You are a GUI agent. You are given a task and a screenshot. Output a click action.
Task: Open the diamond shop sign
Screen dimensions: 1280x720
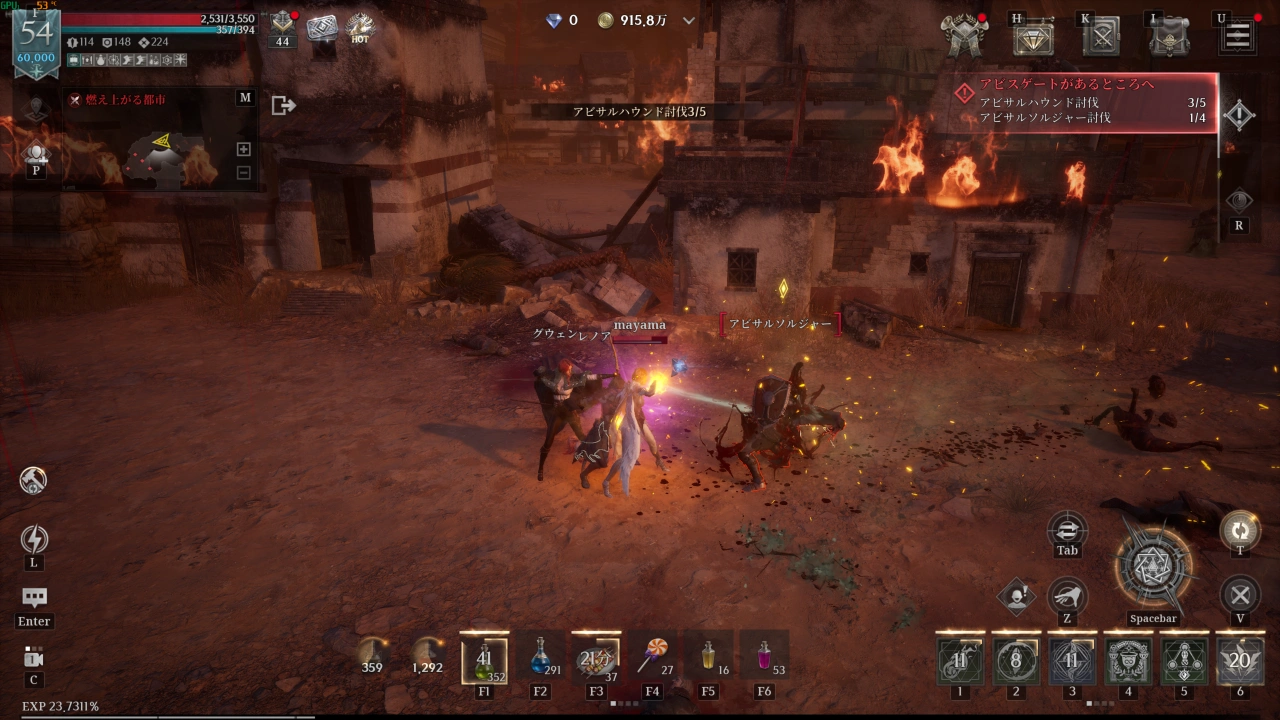pyautogui.click(x=1033, y=38)
